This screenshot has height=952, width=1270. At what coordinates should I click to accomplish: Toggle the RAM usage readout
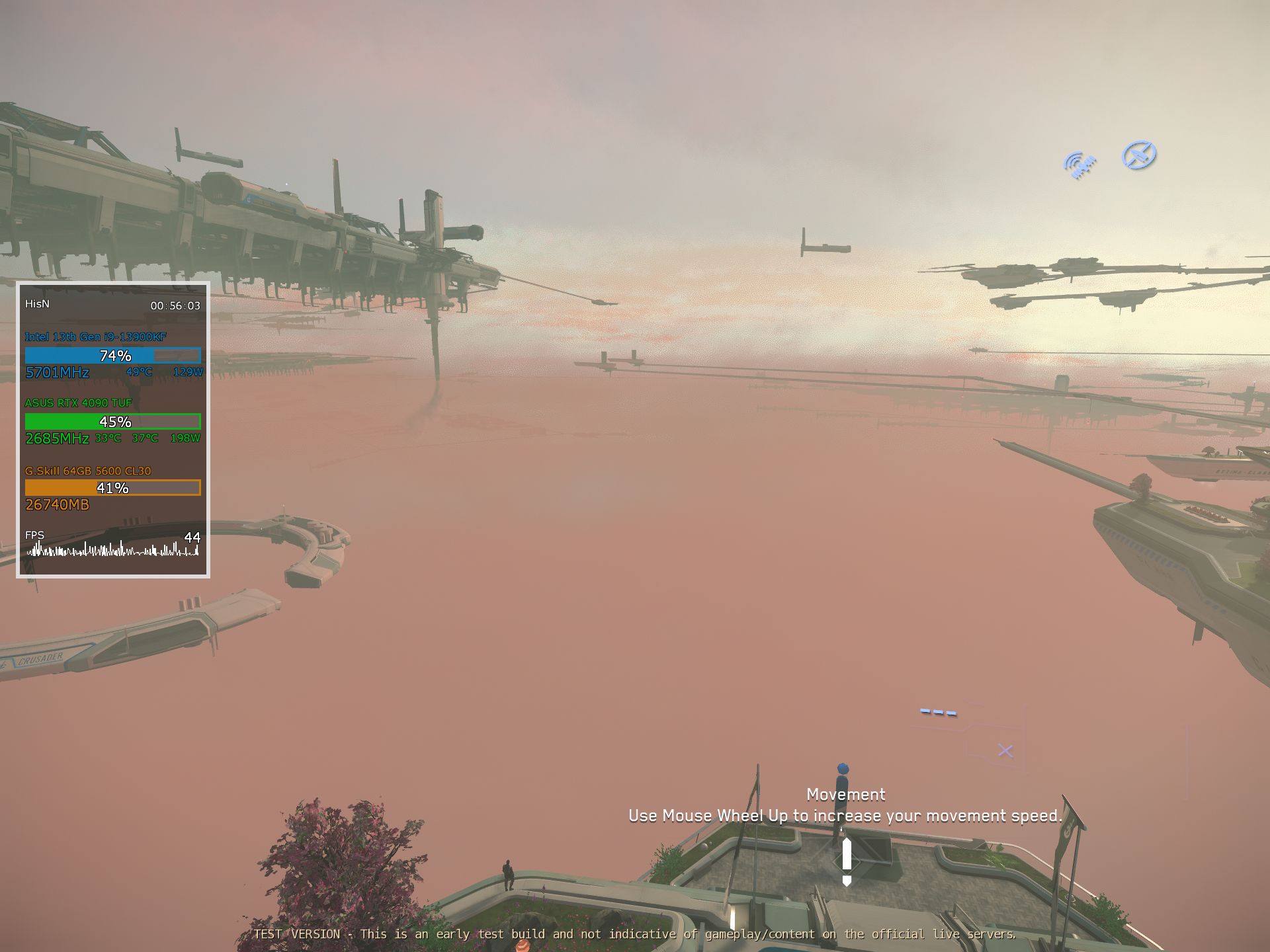coord(57,504)
